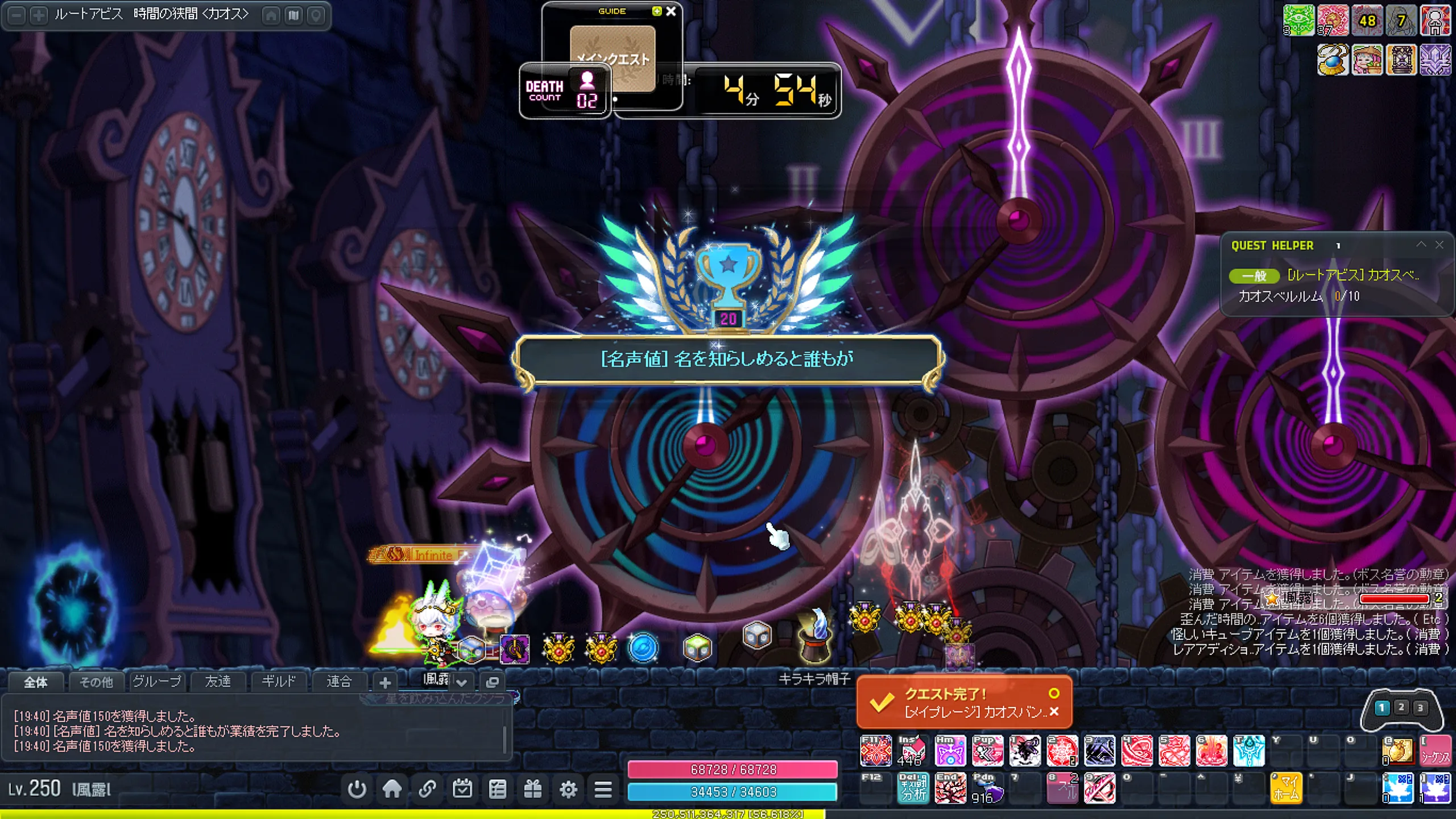This screenshot has width=1456, height=819.
Task: Use the マイホーム quickslot
Action: (x=1286, y=789)
